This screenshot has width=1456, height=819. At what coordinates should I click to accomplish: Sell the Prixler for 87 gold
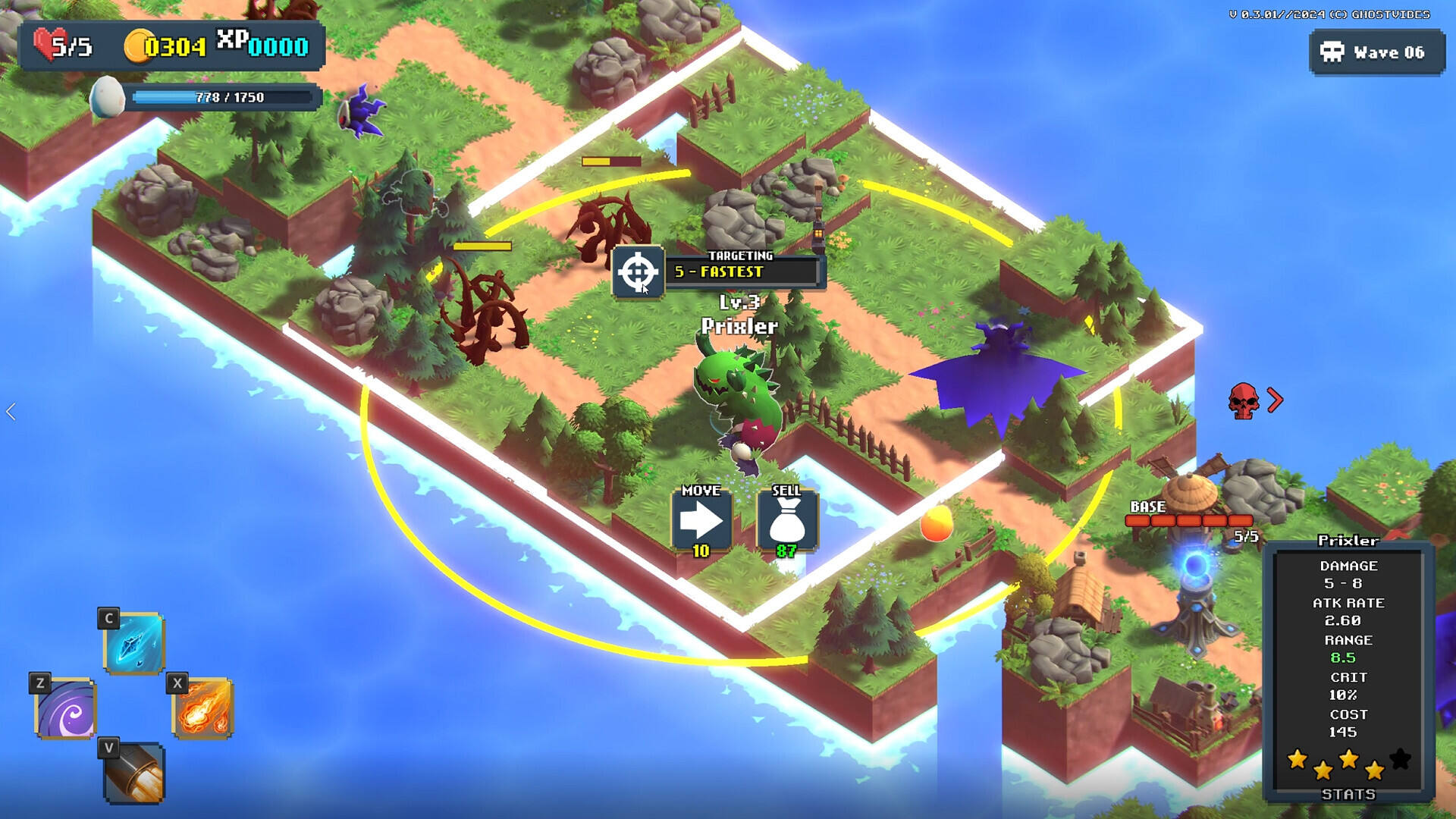point(786,520)
